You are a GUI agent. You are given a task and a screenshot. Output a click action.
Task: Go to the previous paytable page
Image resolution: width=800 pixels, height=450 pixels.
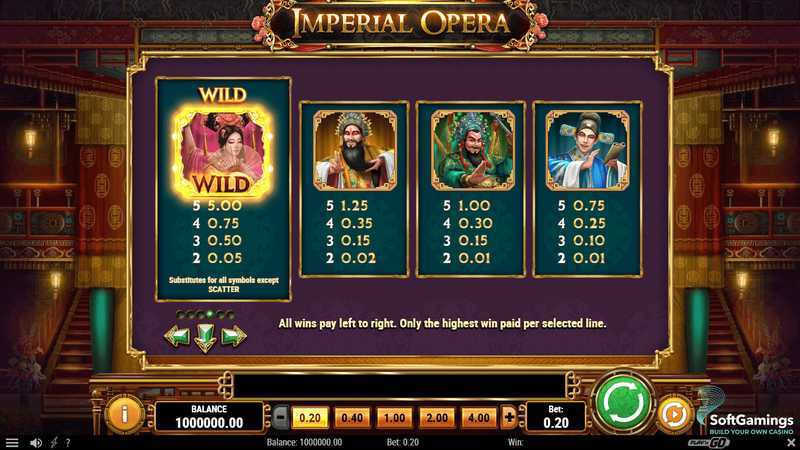coord(177,337)
